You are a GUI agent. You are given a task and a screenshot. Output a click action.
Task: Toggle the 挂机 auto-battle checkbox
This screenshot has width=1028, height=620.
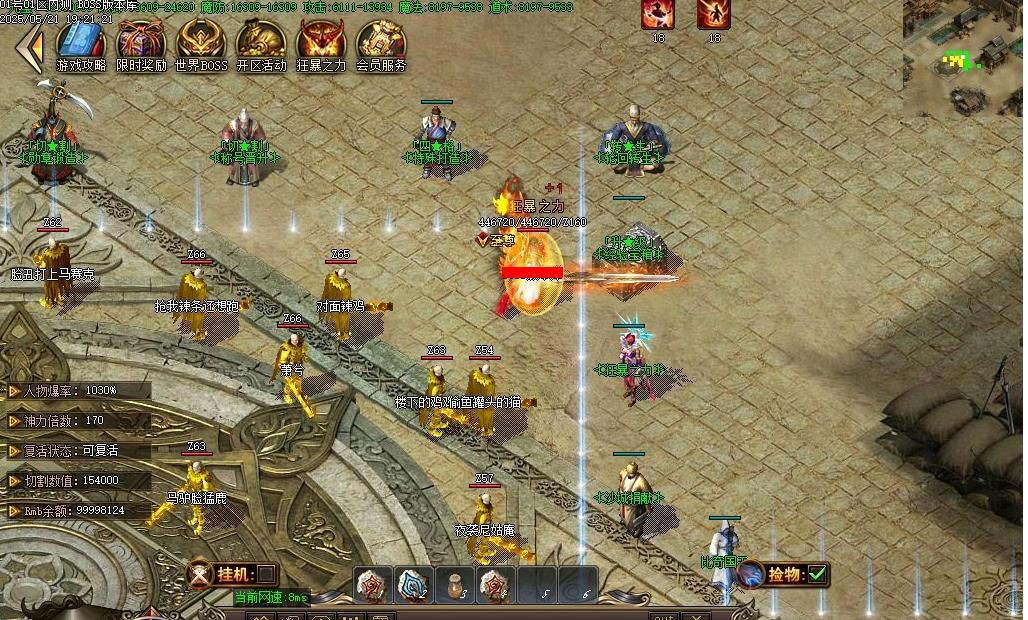point(266,574)
